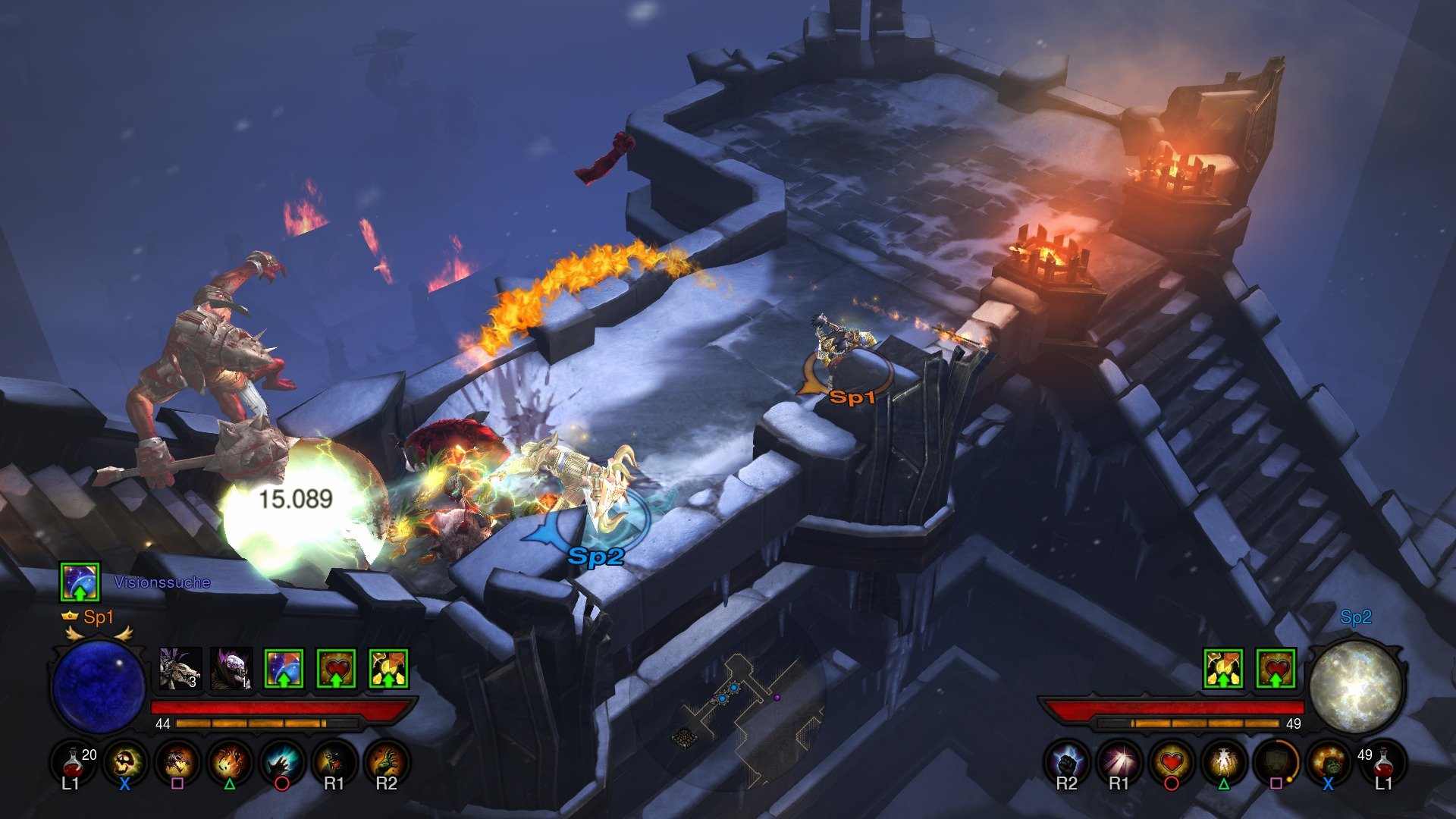Click the Sp2 player label above the white orb

click(x=1357, y=618)
